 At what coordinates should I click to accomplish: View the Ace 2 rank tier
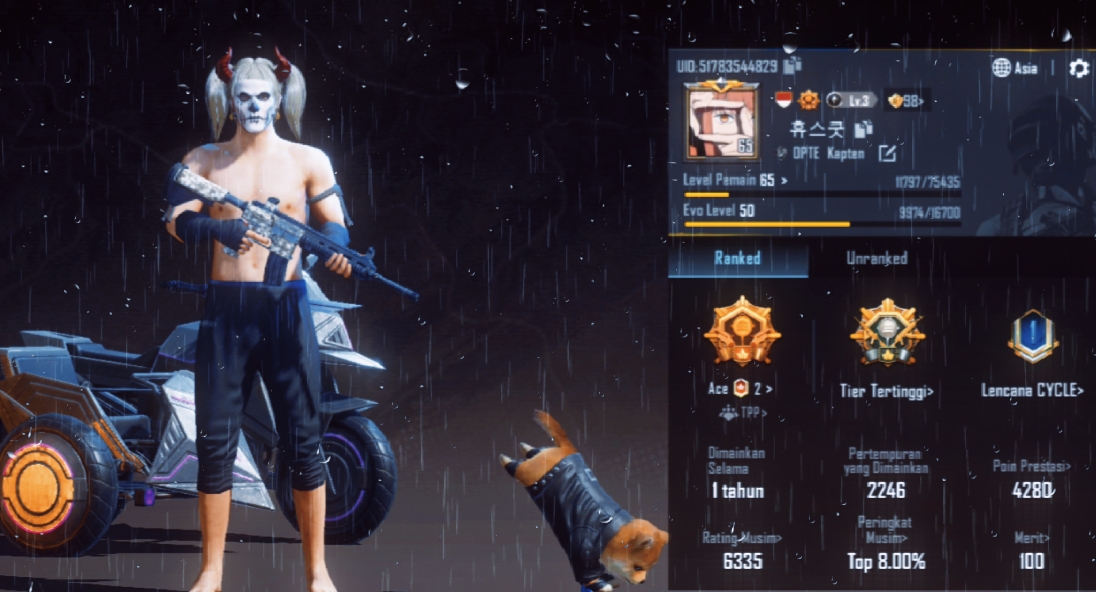tap(742, 388)
